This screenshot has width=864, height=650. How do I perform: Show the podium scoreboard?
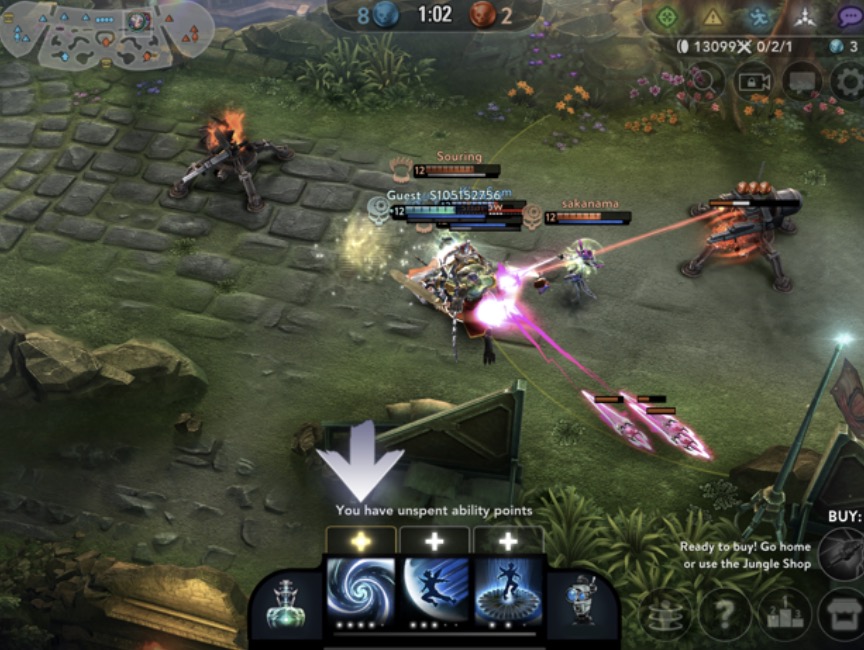tap(784, 612)
